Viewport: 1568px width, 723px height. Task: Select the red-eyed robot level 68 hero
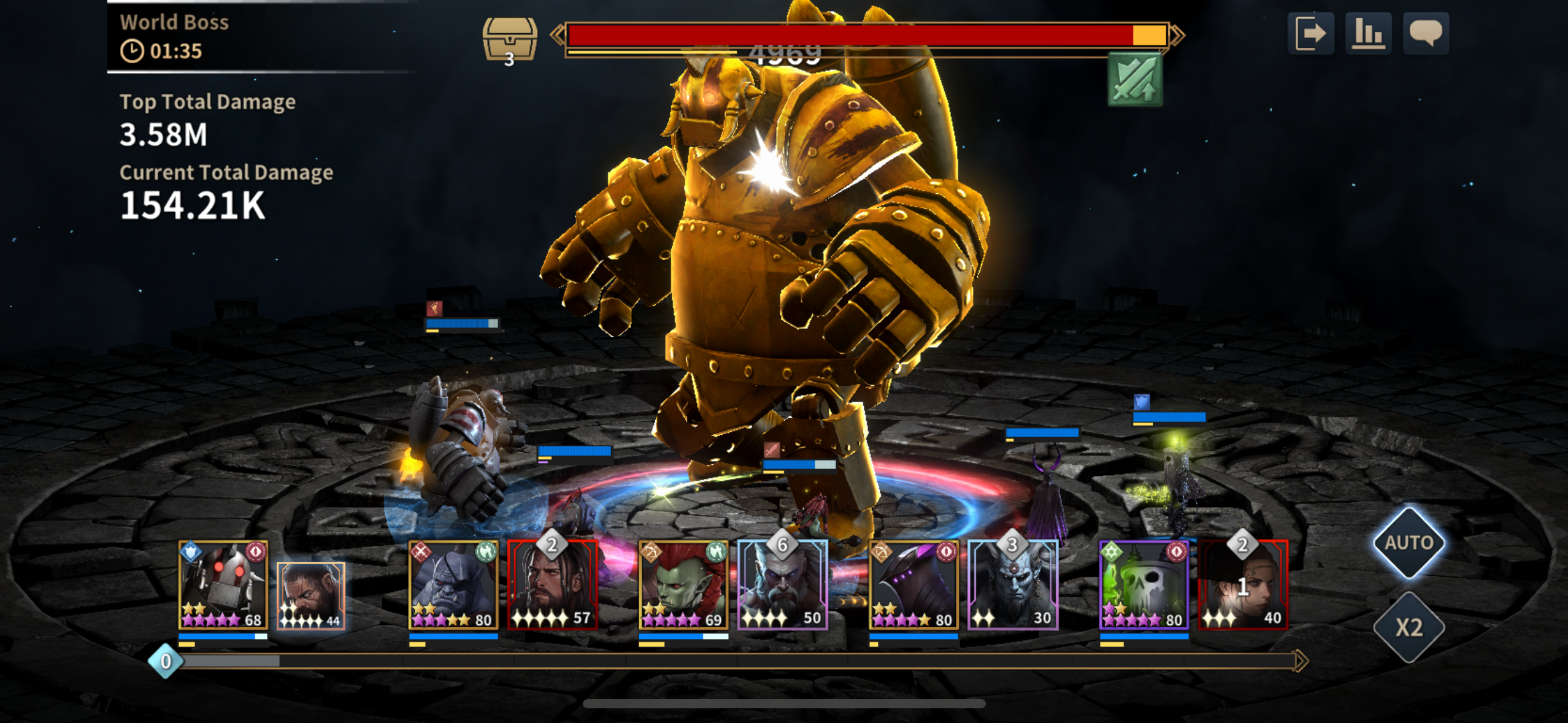point(223,585)
